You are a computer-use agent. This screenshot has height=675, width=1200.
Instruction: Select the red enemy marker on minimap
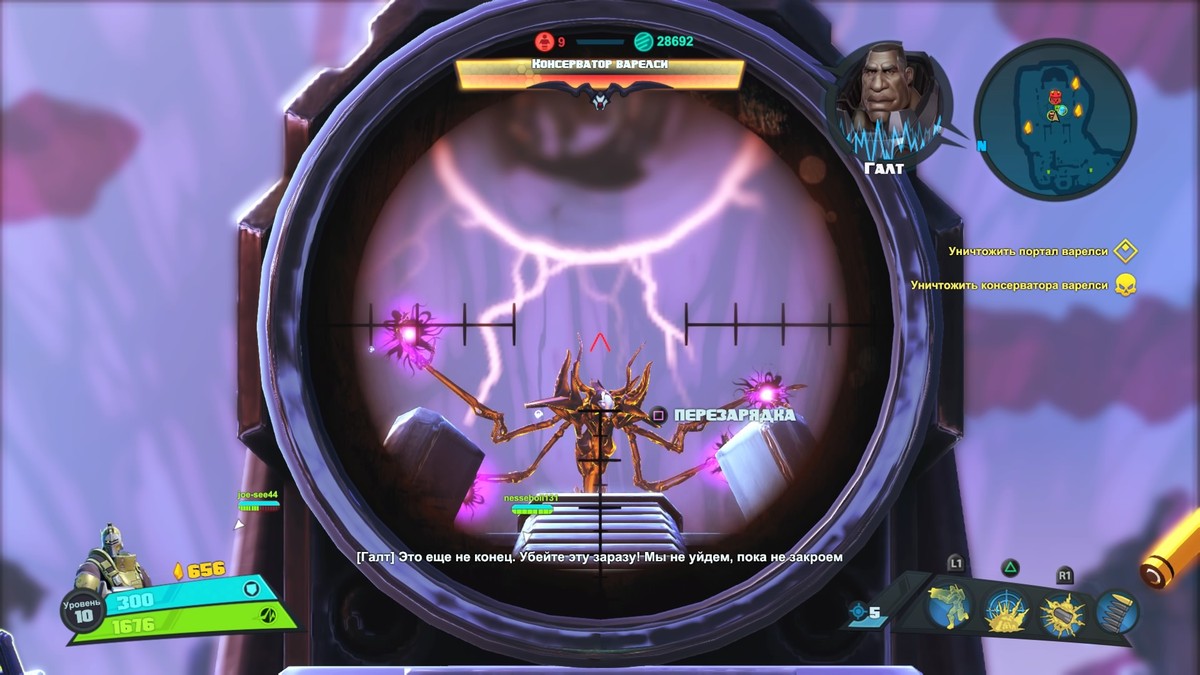[1055, 96]
